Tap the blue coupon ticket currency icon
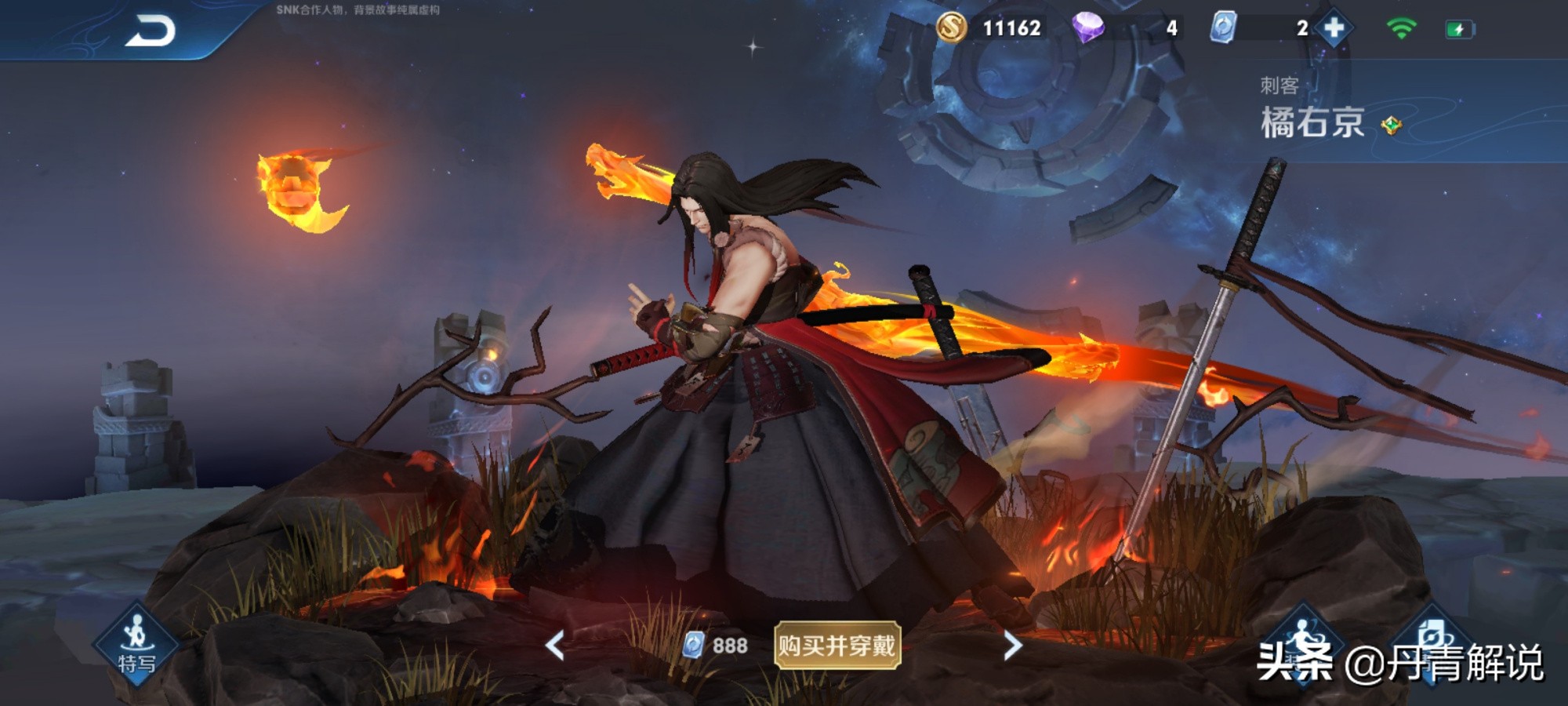The image size is (1568, 706). click(1223, 28)
